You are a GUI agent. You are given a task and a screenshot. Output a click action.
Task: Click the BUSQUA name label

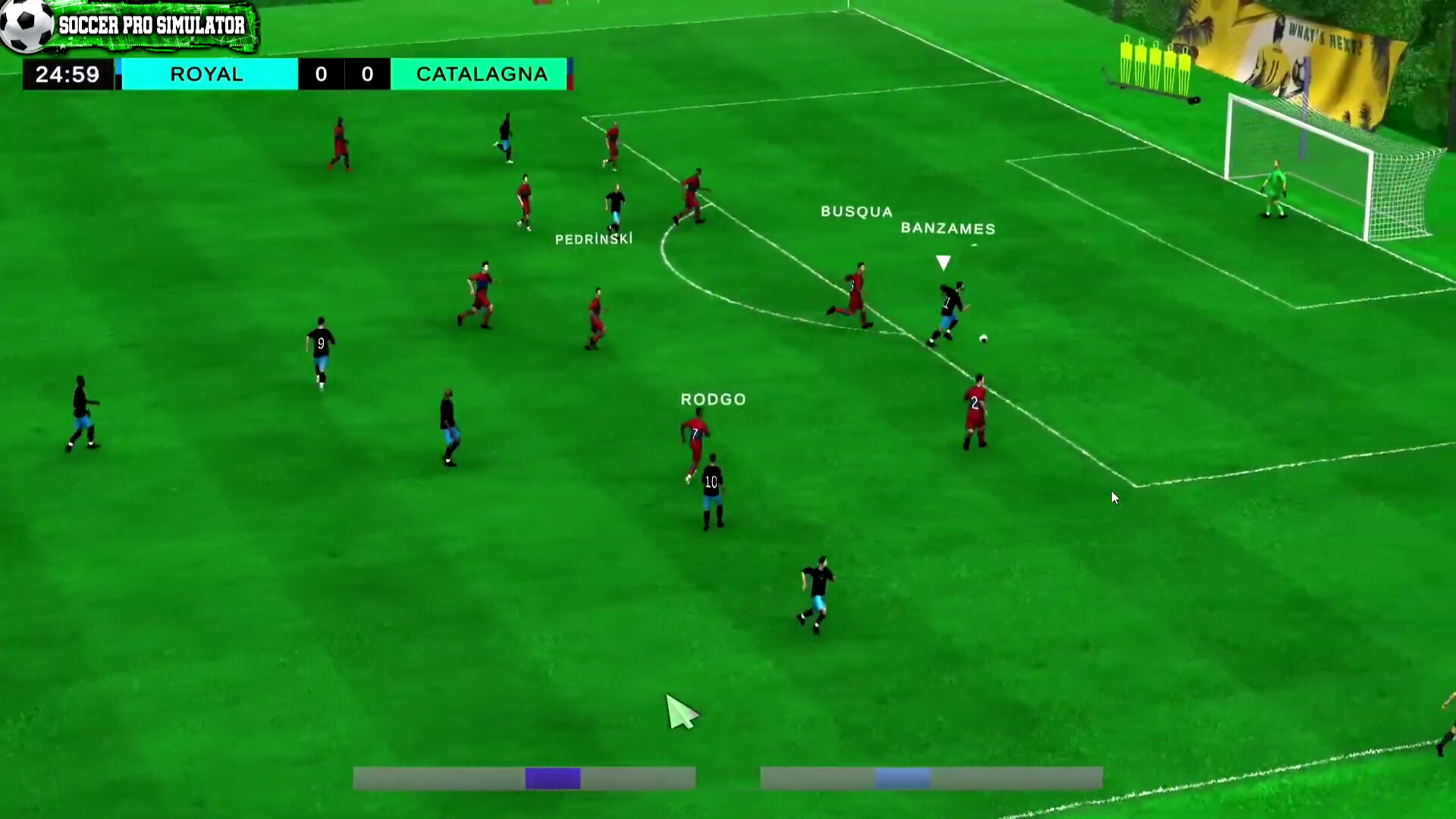point(856,212)
